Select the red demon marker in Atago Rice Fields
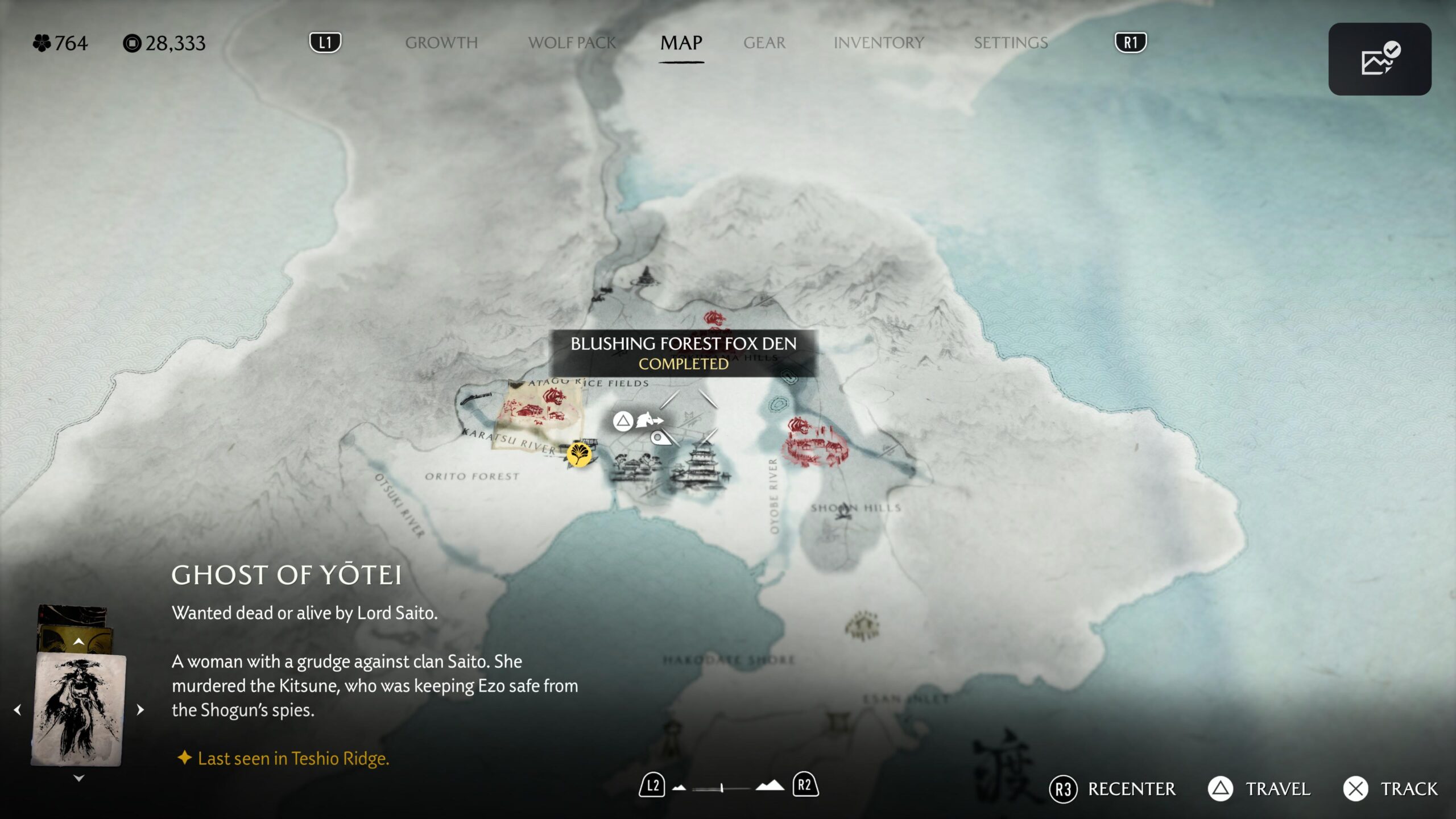 pos(553,396)
